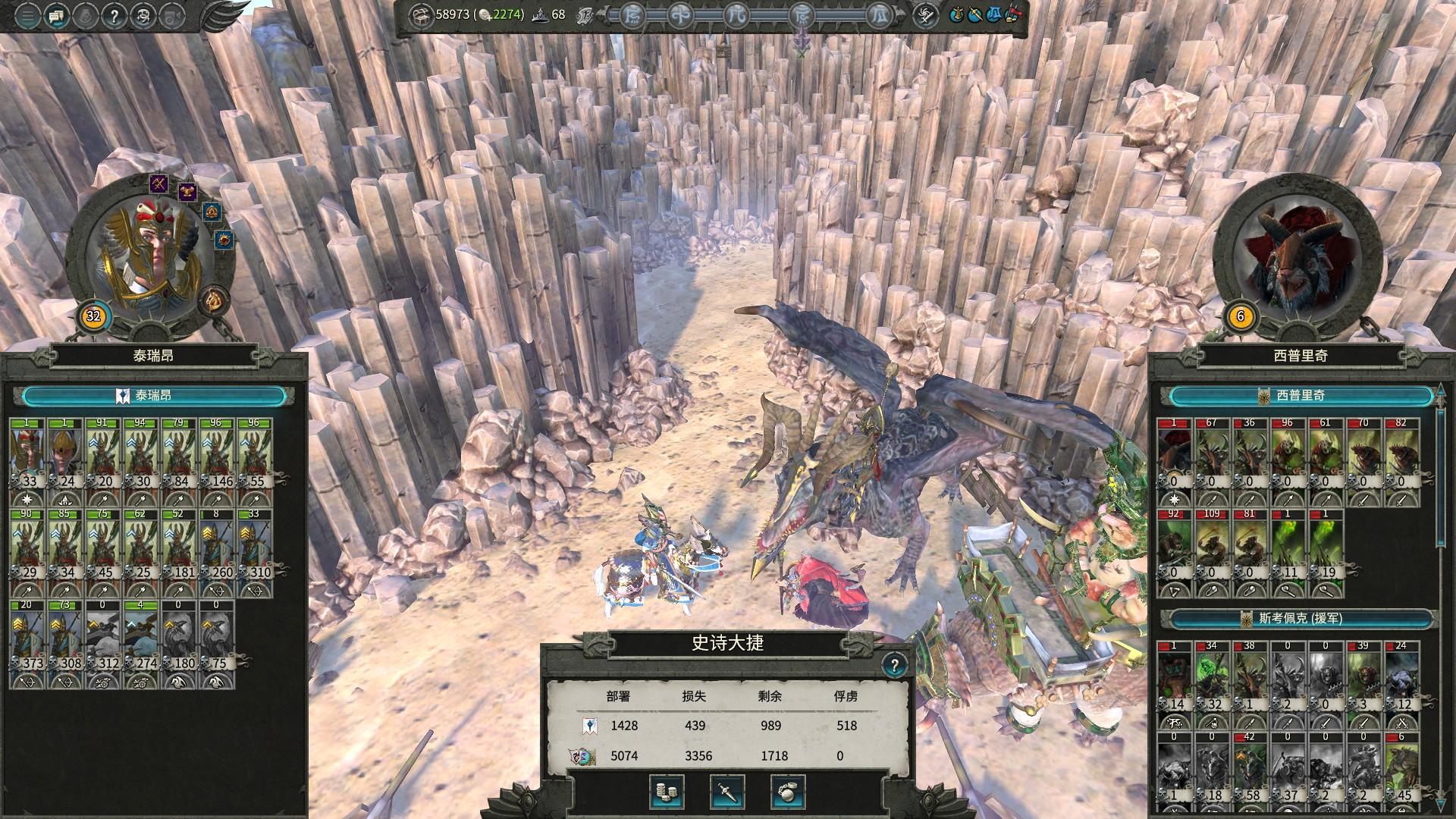1456x819 pixels.
Task: Open help for the battle results panel
Action: point(895,666)
